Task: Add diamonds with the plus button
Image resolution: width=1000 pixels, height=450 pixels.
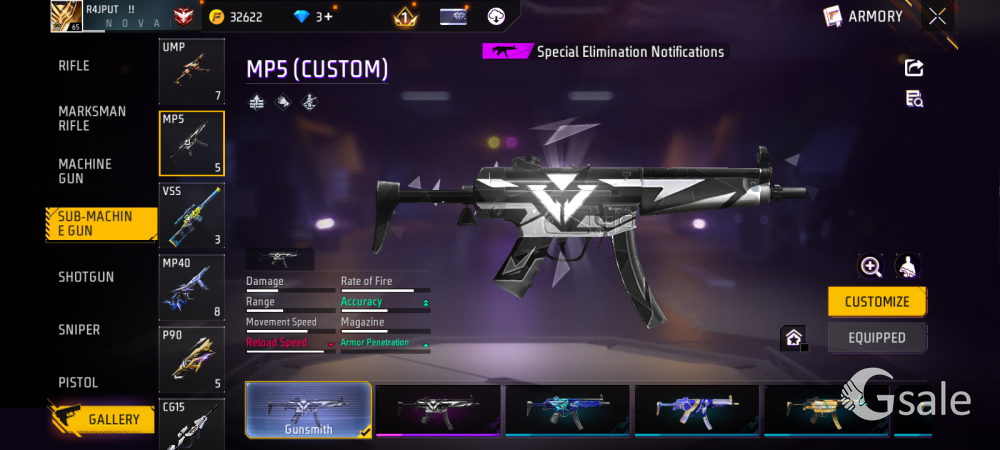Action: click(325, 17)
